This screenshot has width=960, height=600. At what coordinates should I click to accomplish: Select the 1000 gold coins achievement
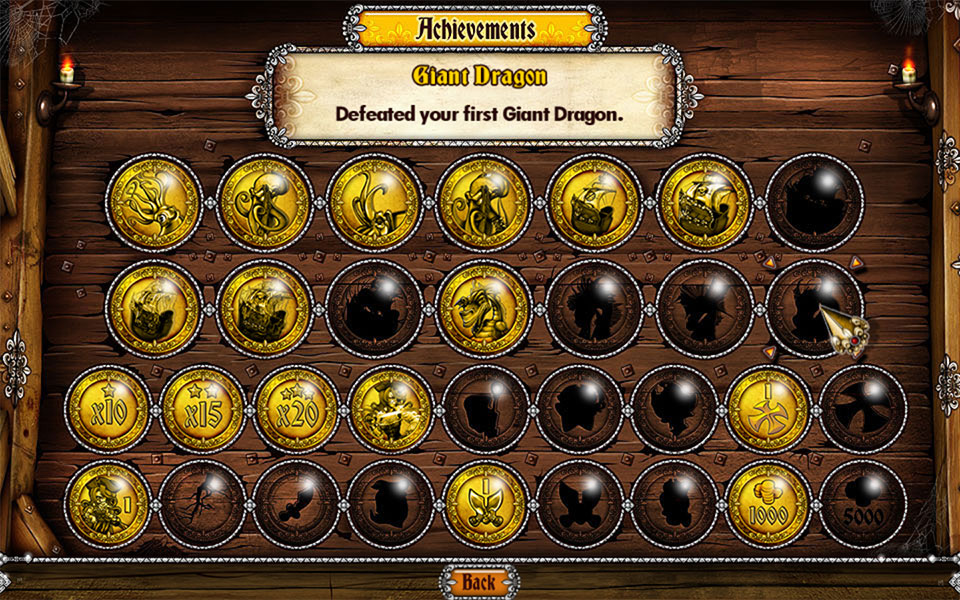click(x=767, y=503)
